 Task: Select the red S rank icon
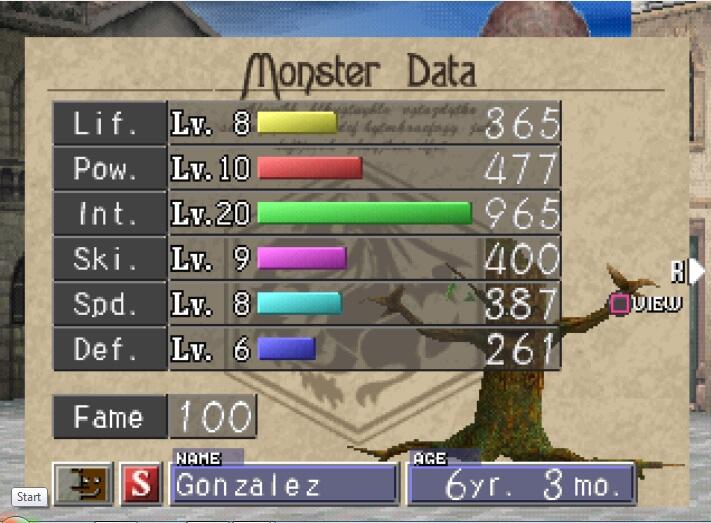point(141,485)
